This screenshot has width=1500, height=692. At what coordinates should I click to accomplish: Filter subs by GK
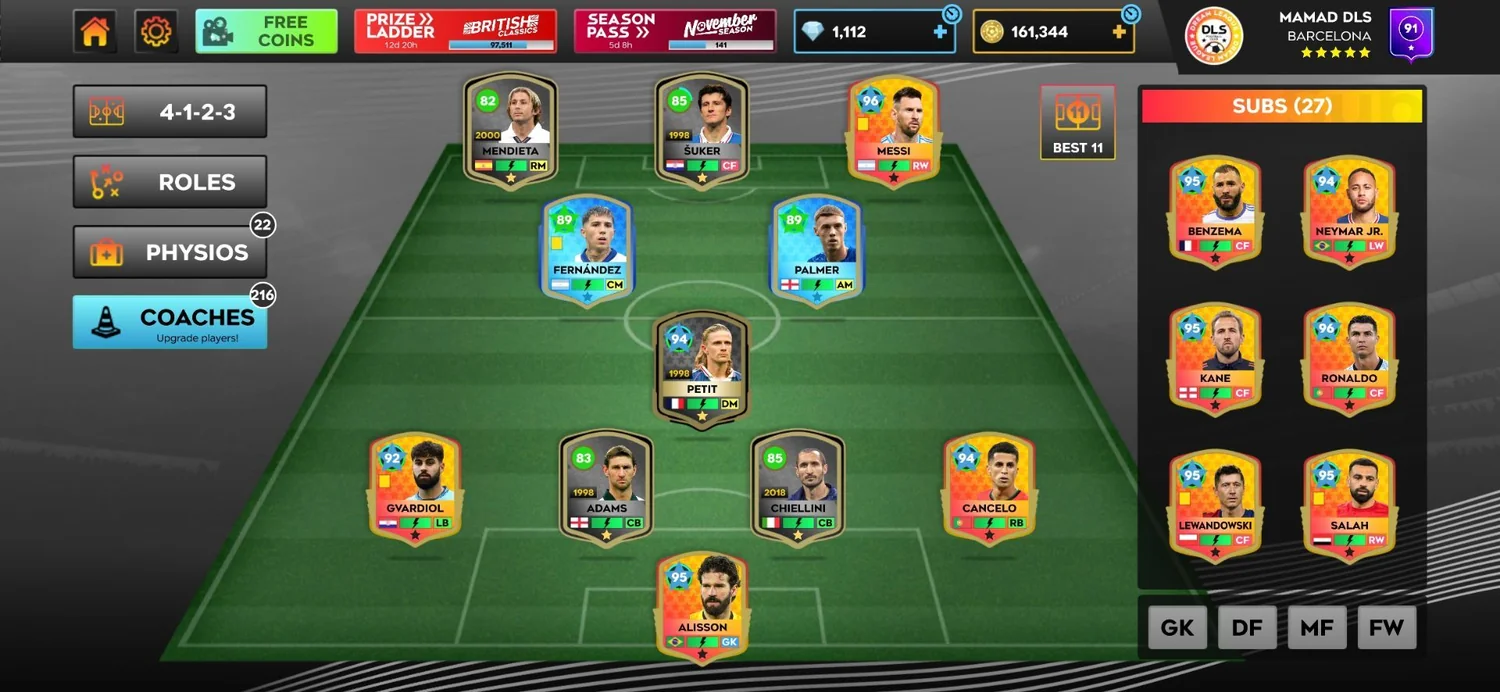(x=1177, y=628)
